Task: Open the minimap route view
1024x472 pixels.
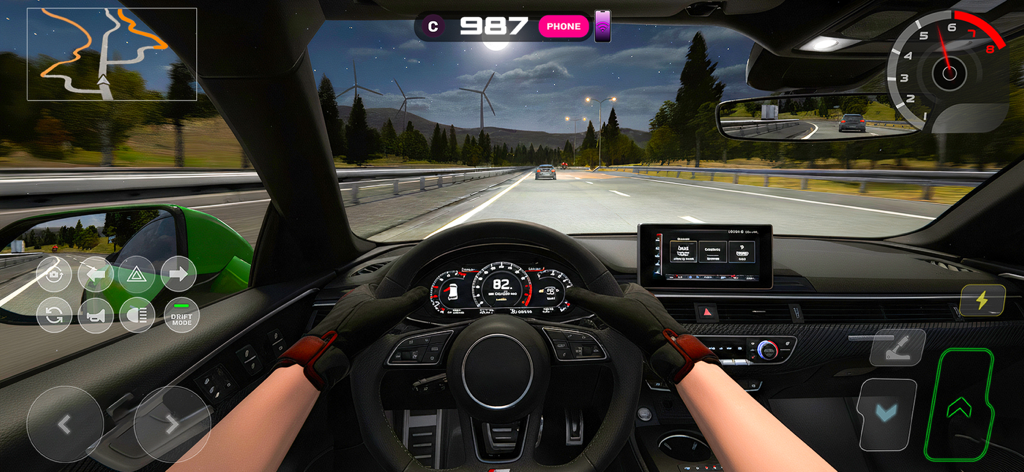Action: click(111, 54)
